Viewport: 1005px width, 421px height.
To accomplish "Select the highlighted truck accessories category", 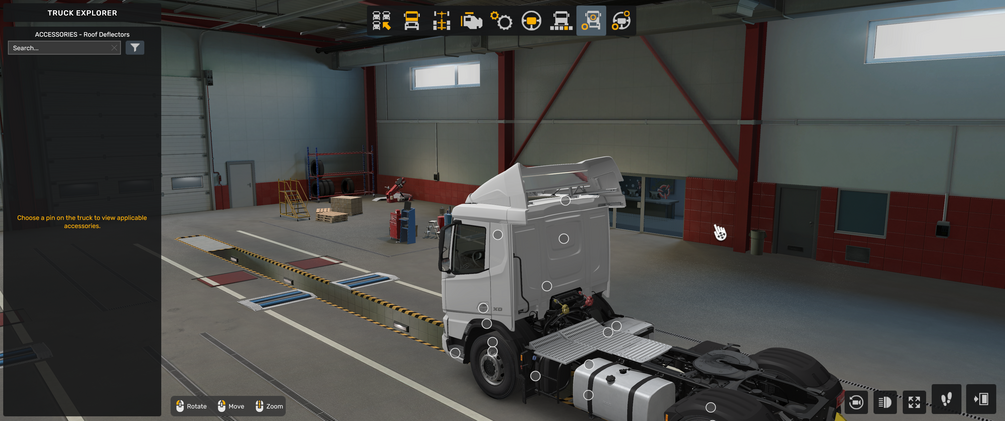I will [x=591, y=21].
